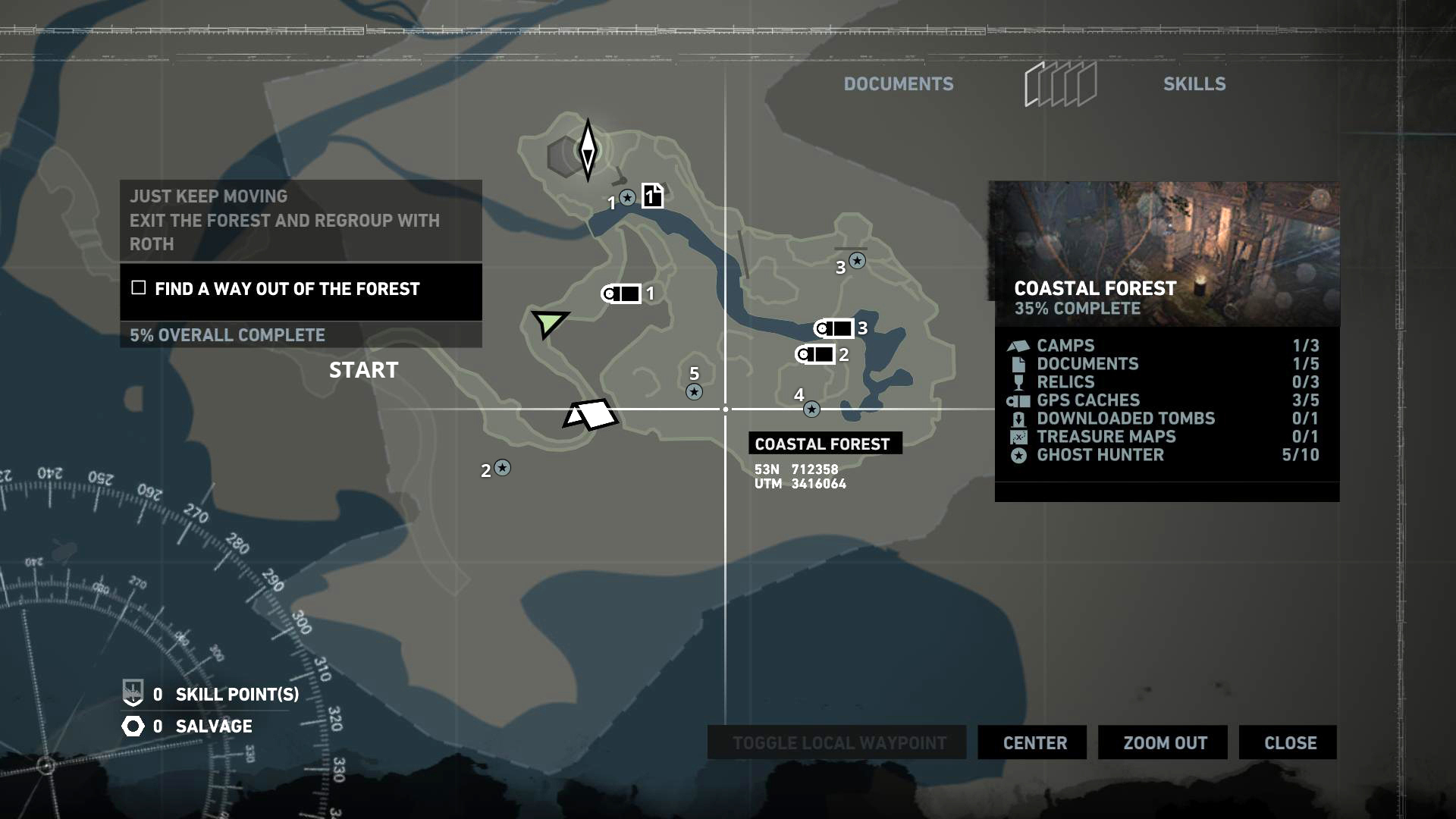Center the map view
This screenshot has height=819, width=1456.
click(1034, 743)
